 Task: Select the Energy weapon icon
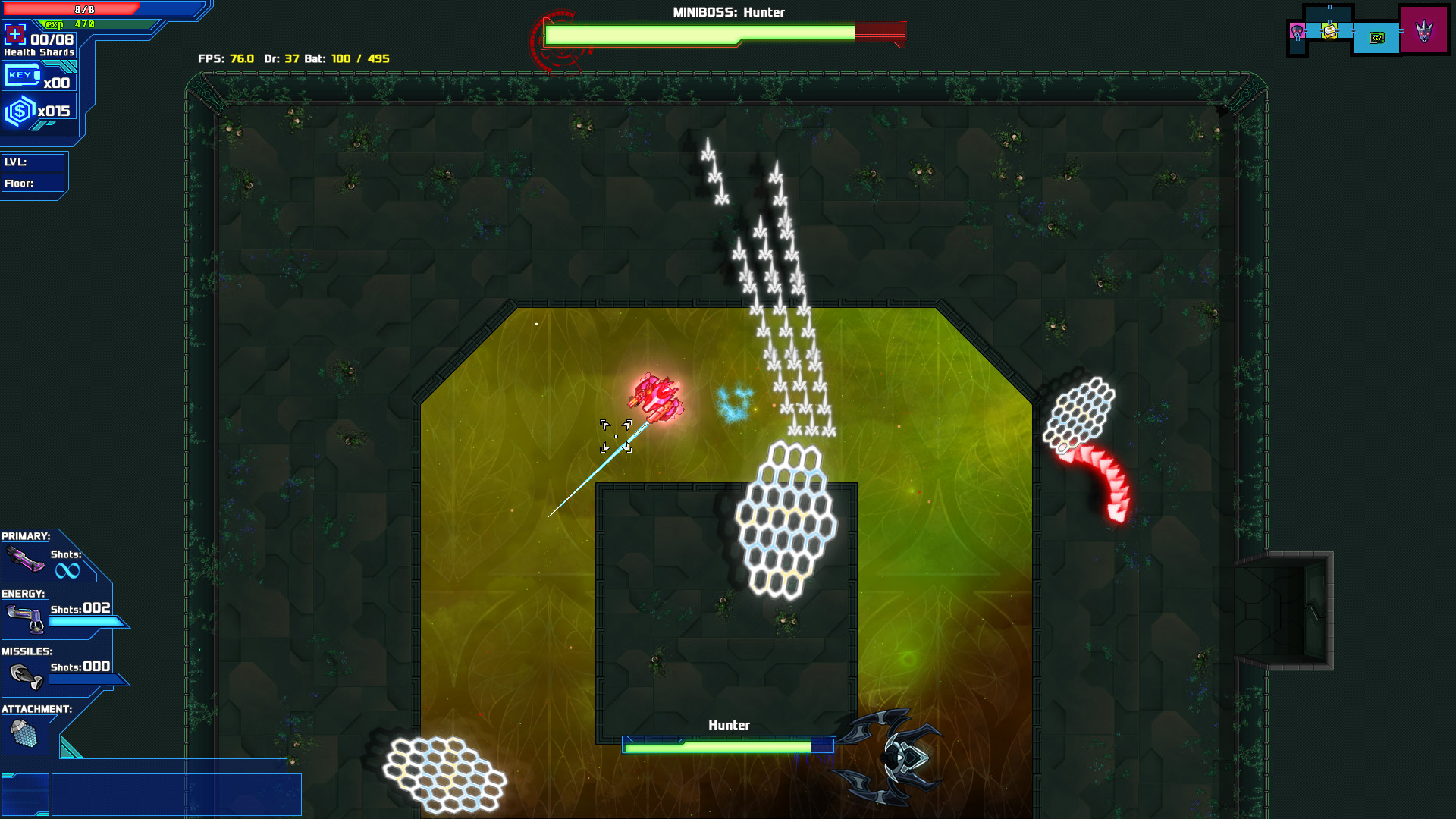pyautogui.click(x=25, y=619)
